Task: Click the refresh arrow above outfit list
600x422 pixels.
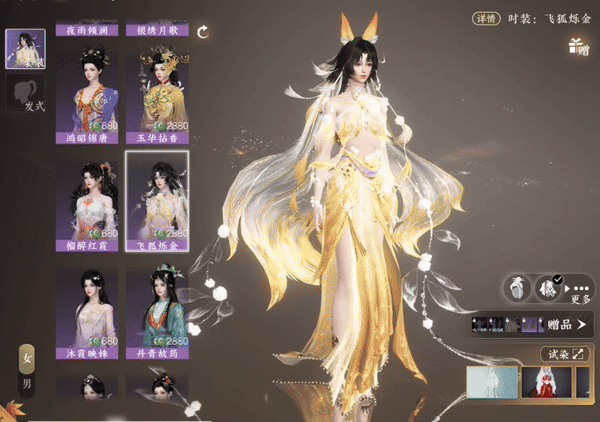Action: tap(204, 32)
